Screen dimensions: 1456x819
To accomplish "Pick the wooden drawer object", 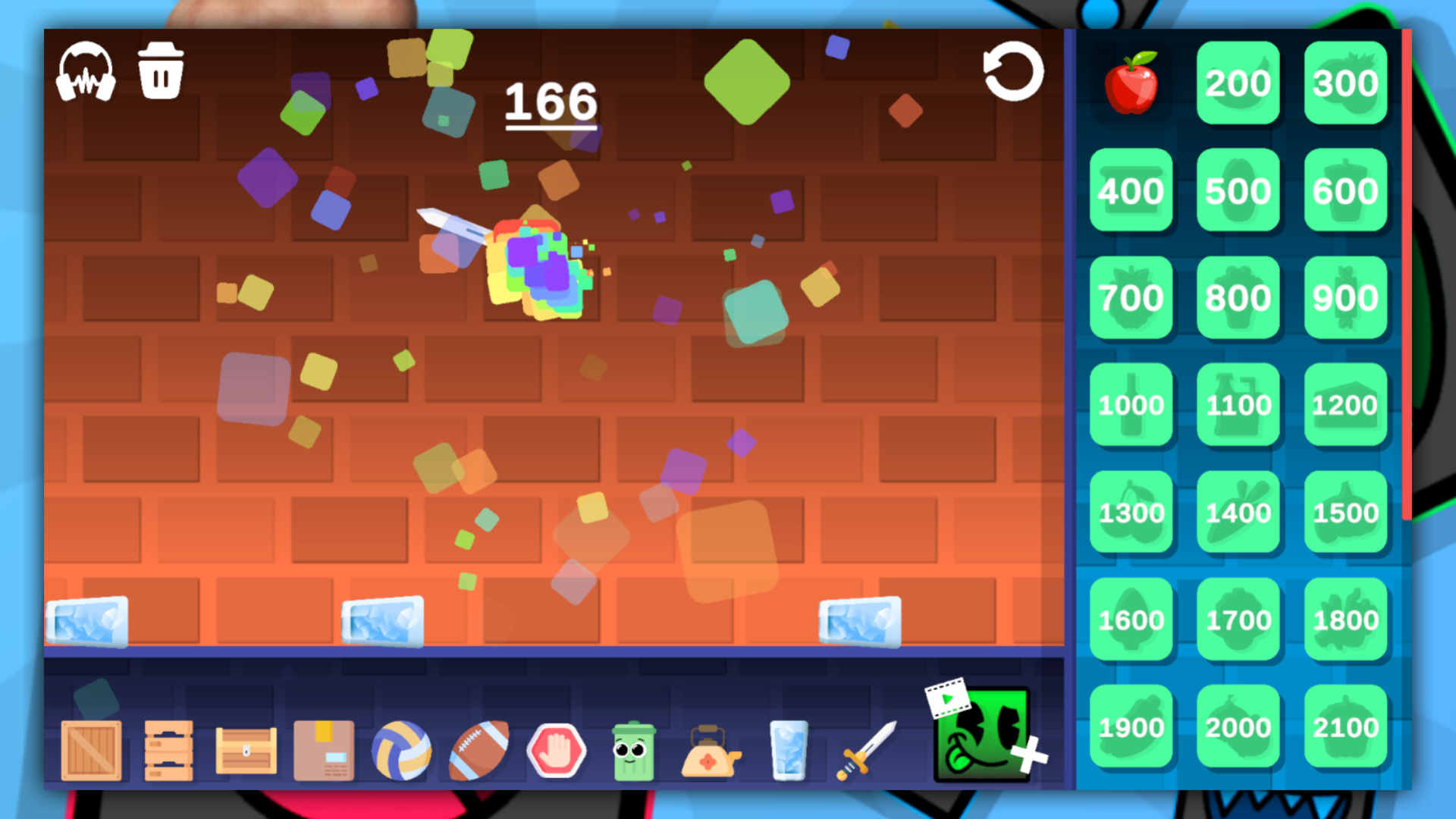I will coord(168,750).
